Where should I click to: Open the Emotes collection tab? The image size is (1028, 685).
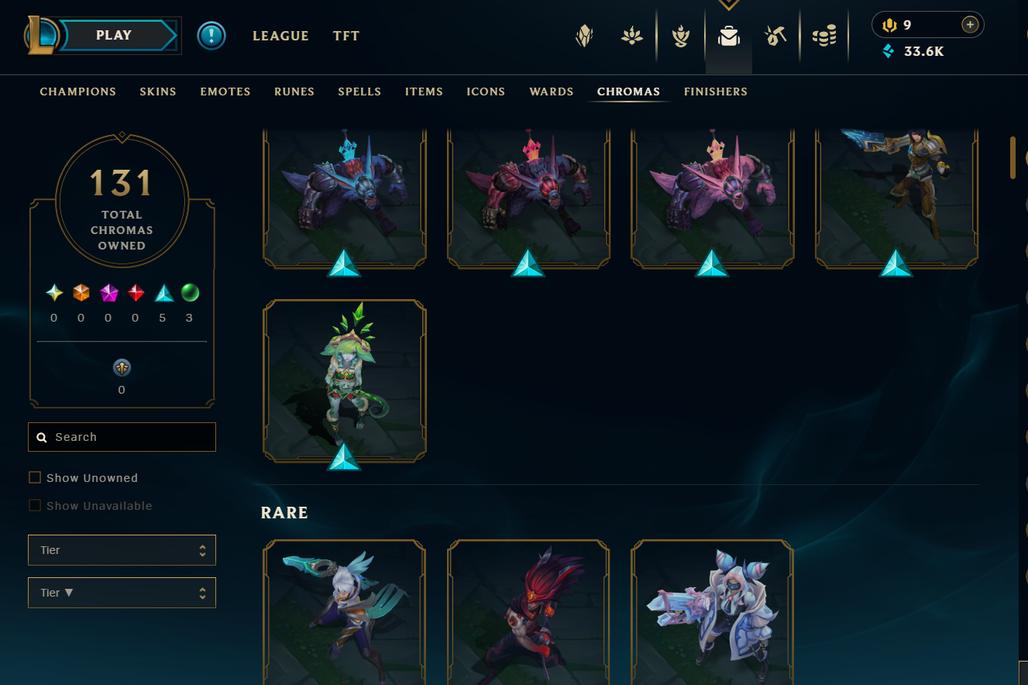pyautogui.click(x=225, y=92)
